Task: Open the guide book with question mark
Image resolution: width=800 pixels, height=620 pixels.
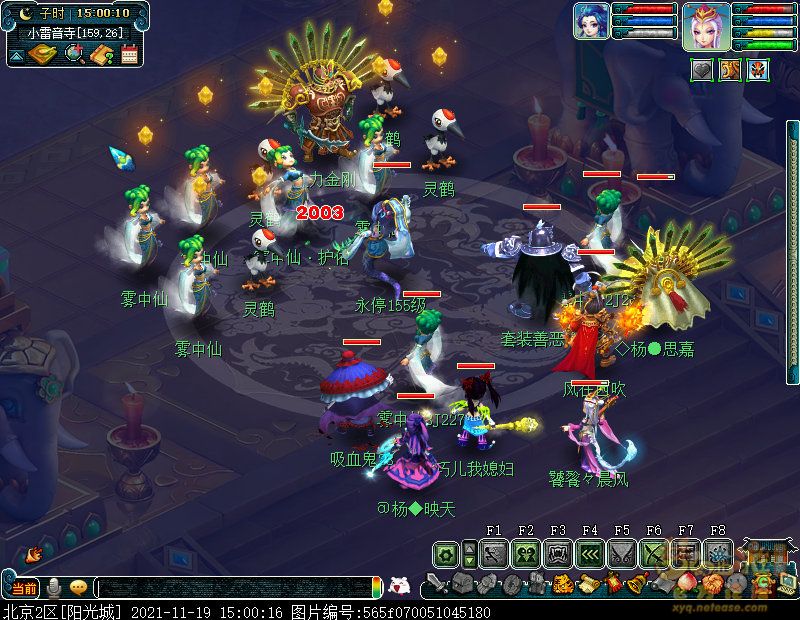Action: (x=101, y=54)
